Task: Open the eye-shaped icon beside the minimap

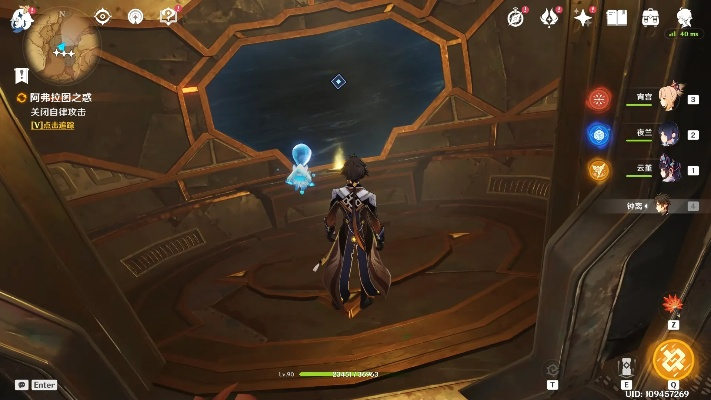Action: (103, 16)
